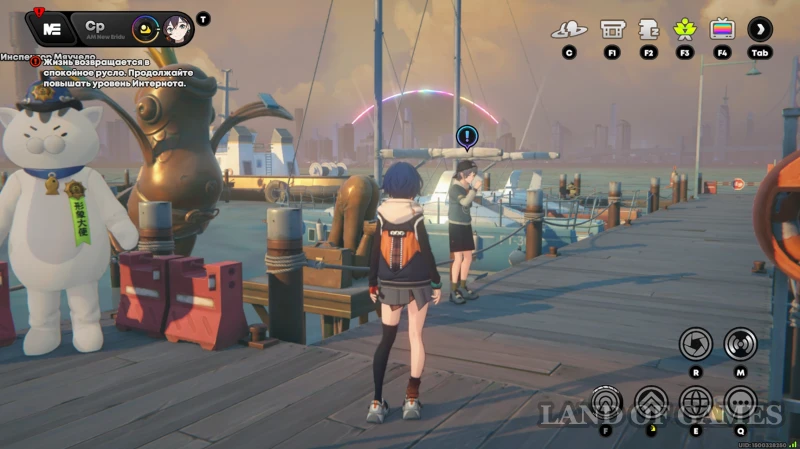This screenshot has height=449, width=800.
Task: Open the three-dots chat button
Action: pyautogui.click(x=741, y=403)
